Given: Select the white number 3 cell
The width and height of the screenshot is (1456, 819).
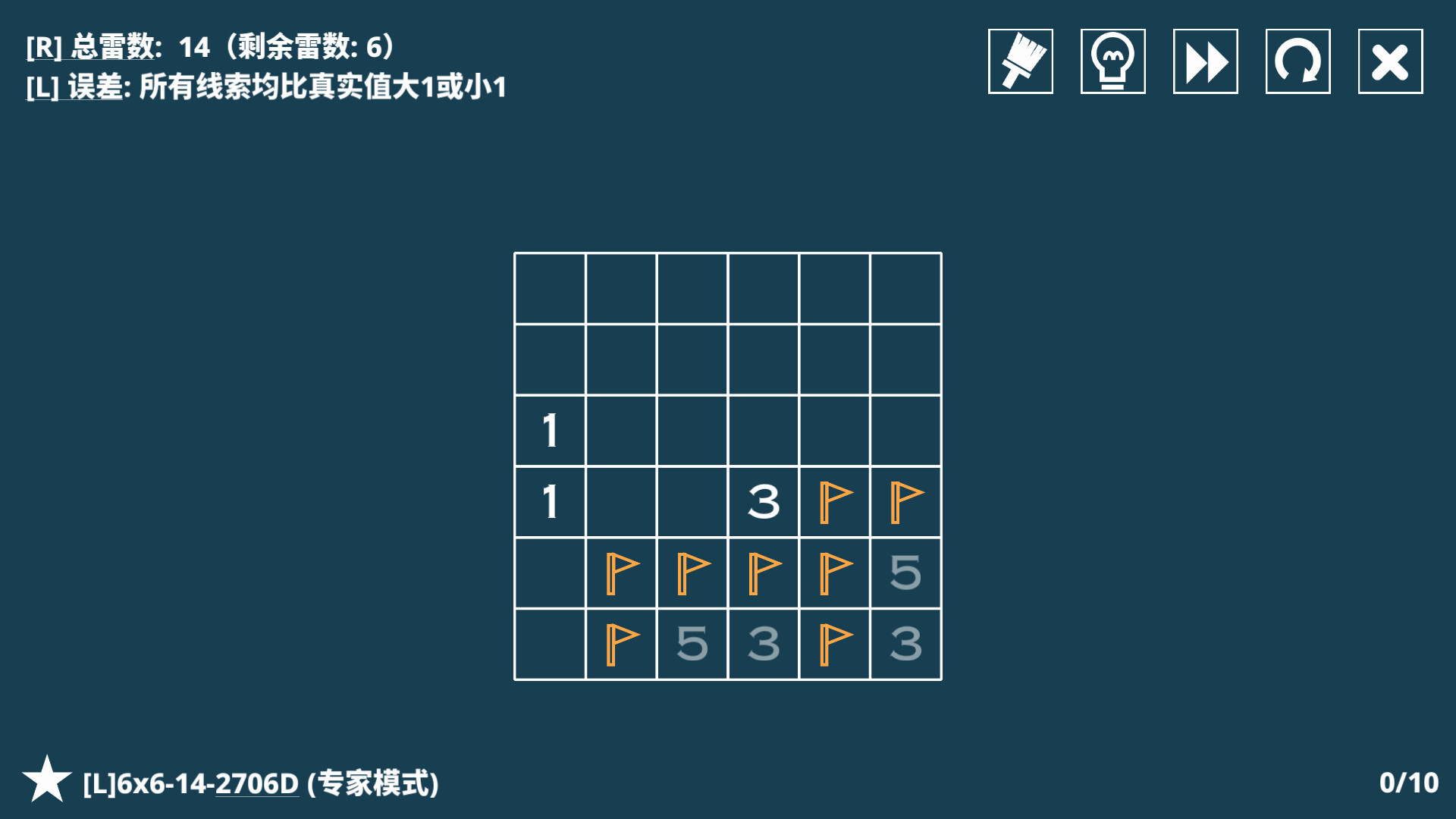Looking at the screenshot, I should coord(764,500).
